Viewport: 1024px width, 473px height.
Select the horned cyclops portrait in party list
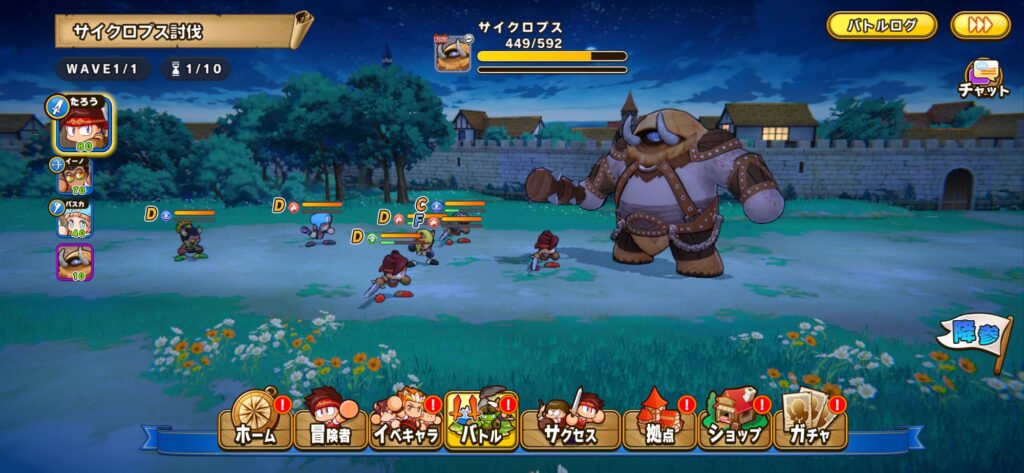coord(75,262)
